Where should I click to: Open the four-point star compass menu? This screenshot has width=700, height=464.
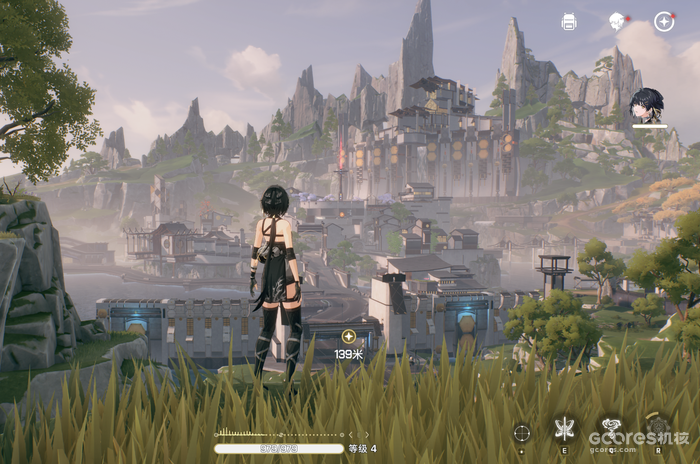coord(664,21)
